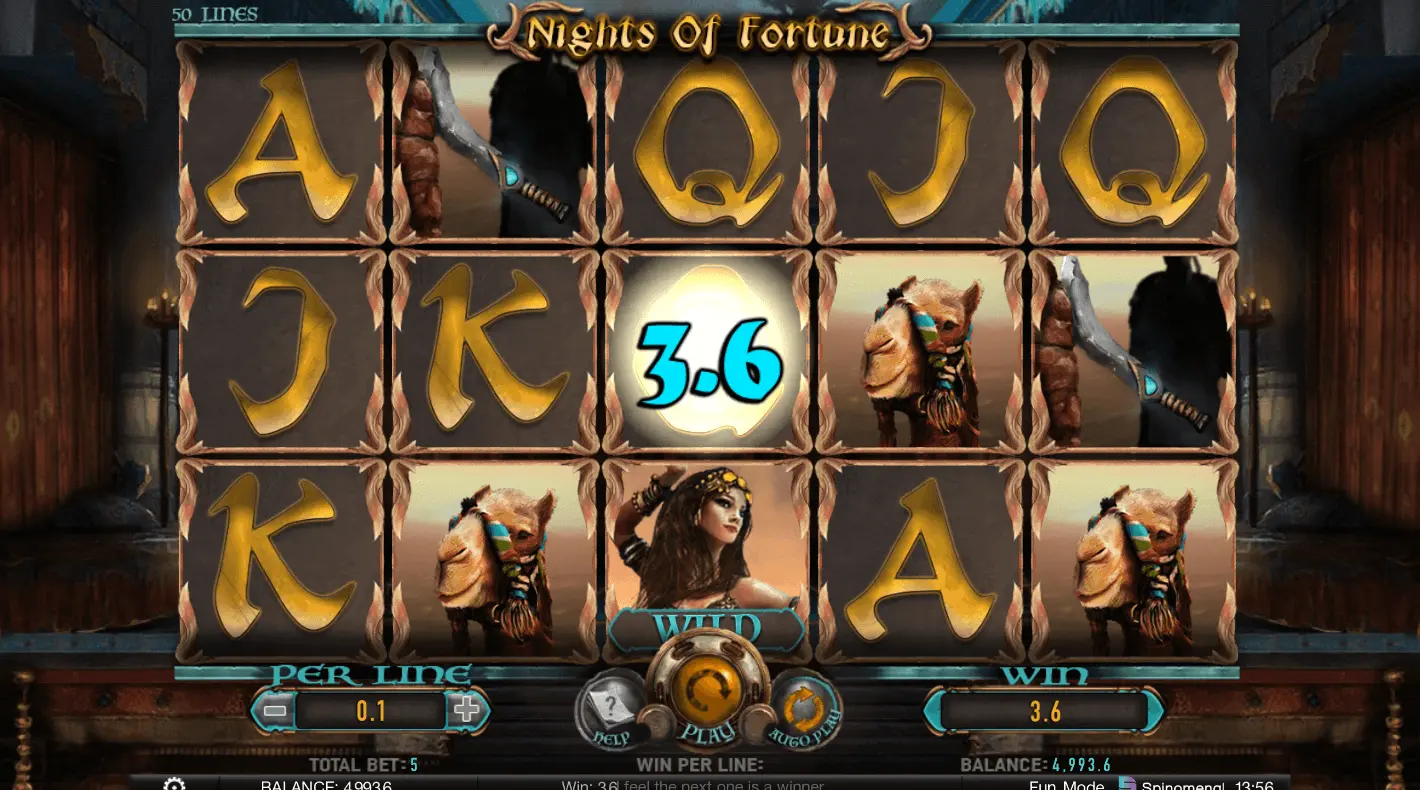The height and width of the screenshot is (790, 1420).
Task: Open the settings gear icon
Action: tap(174, 784)
